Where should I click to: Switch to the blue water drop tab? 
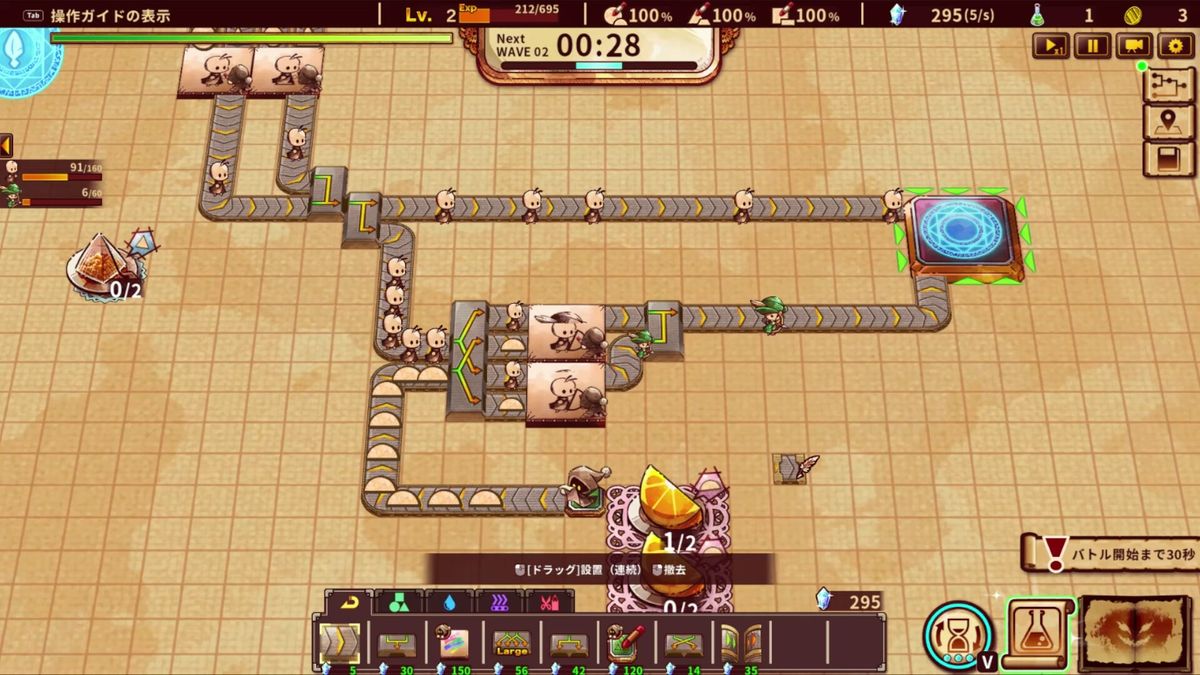pyautogui.click(x=448, y=602)
